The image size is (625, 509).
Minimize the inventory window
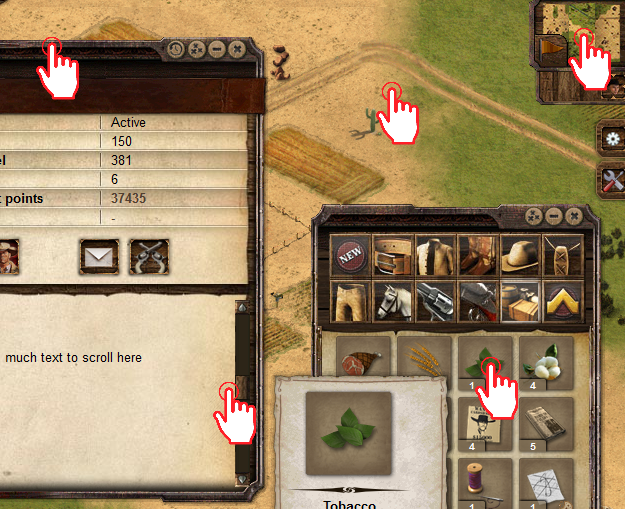click(x=553, y=216)
